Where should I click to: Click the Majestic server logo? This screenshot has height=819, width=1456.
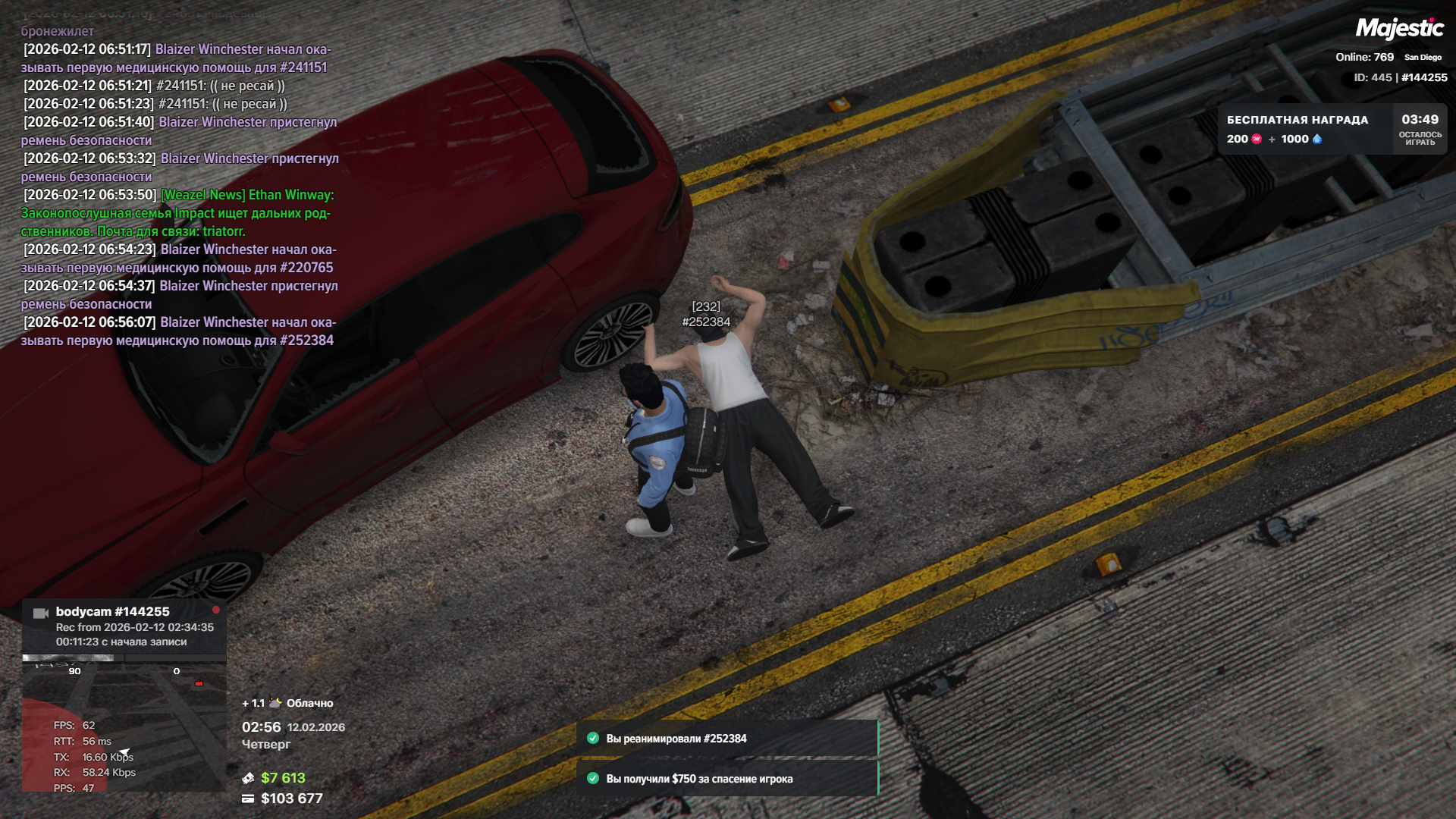coord(1399,29)
